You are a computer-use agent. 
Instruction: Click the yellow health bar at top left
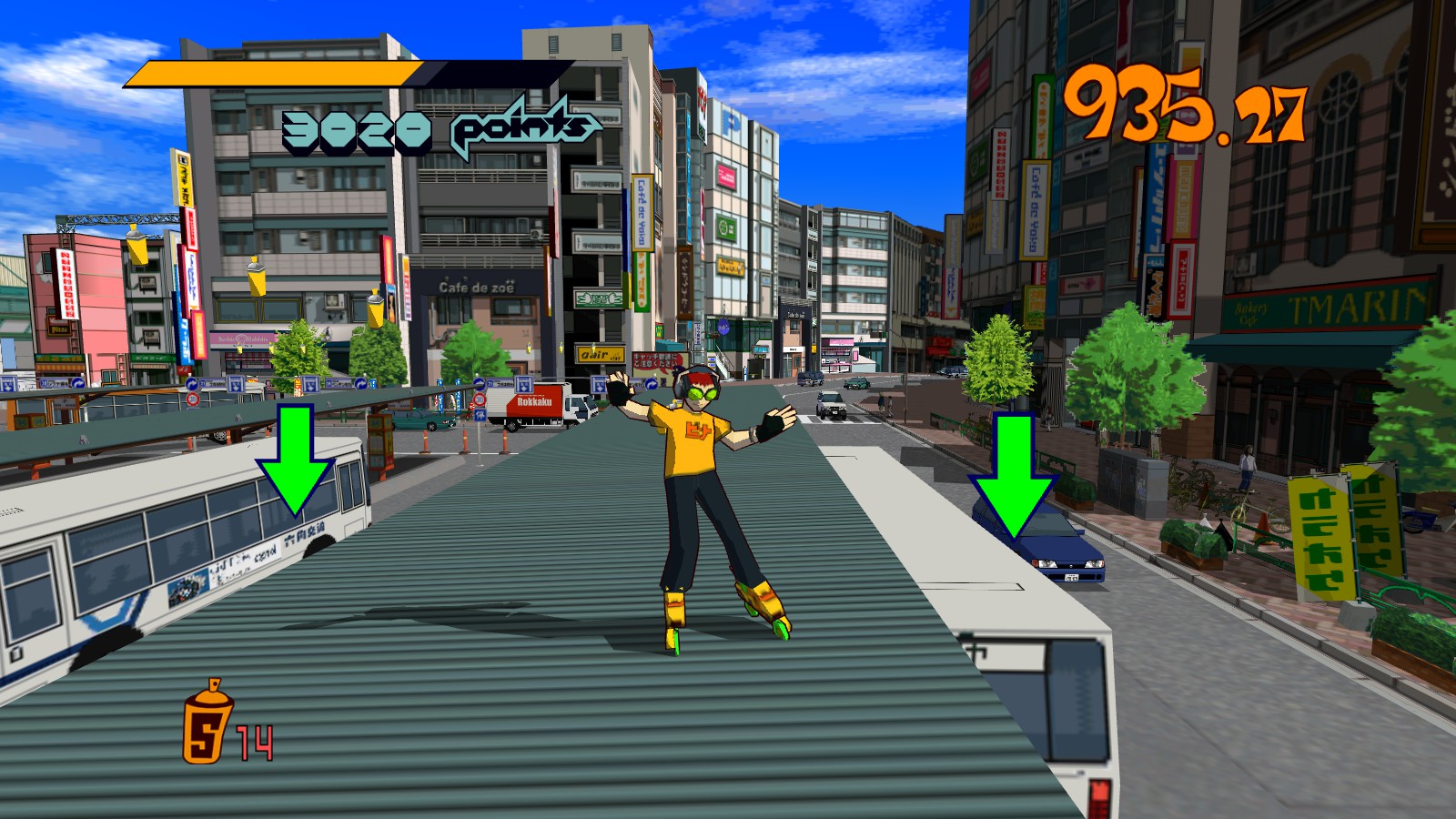[273, 71]
